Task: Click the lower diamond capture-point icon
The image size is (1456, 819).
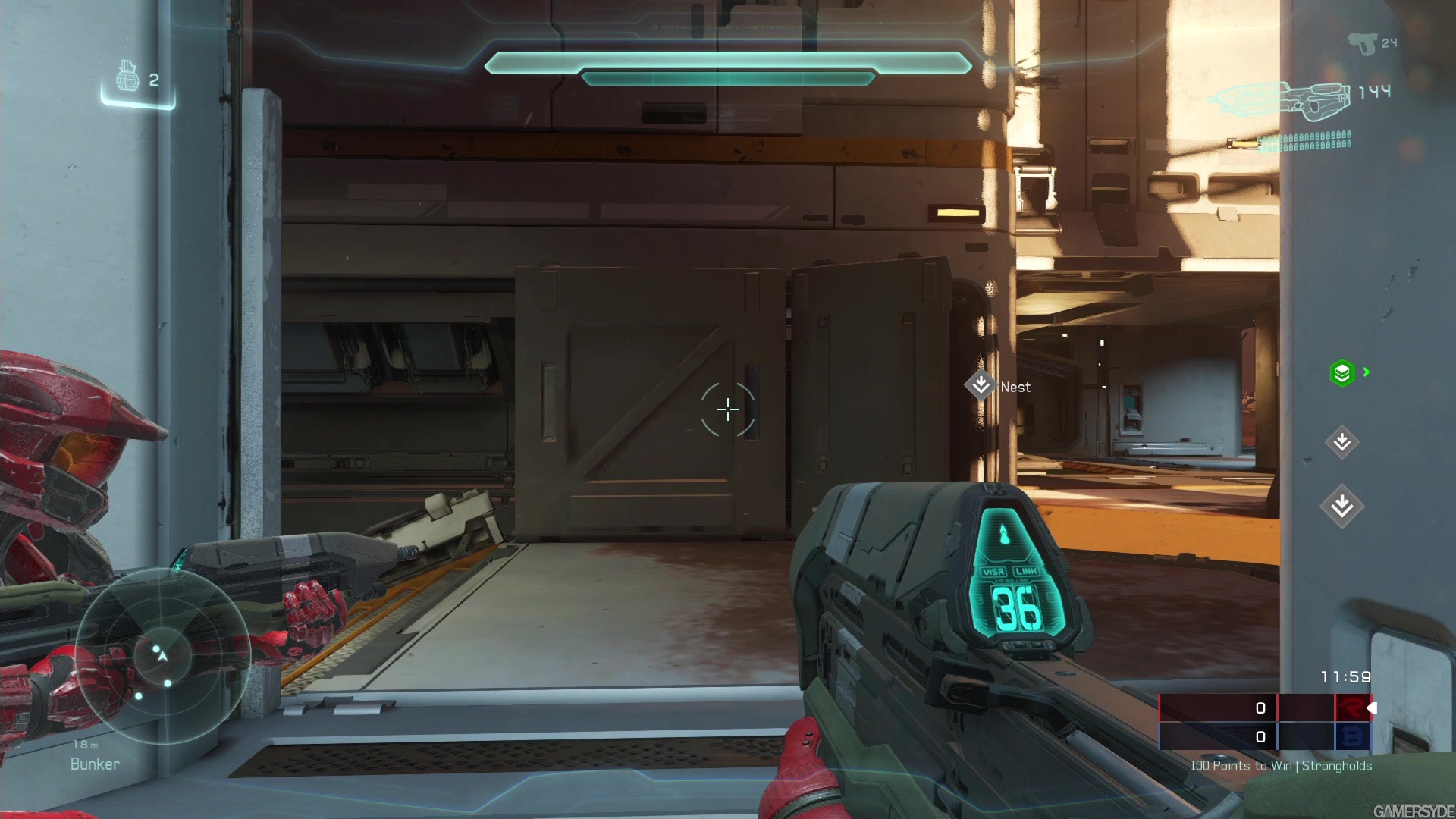Action: (1341, 504)
